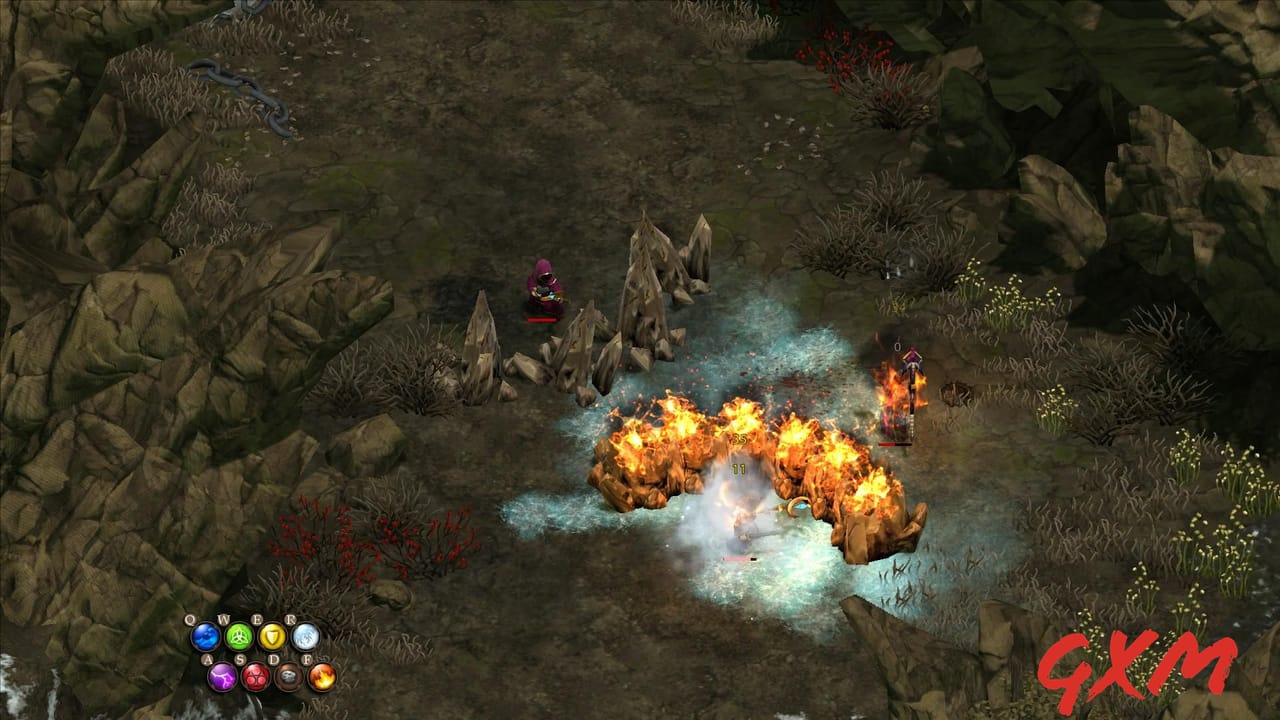
Task: Click the A hotkey label near the Lightning element
Action: [208, 658]
